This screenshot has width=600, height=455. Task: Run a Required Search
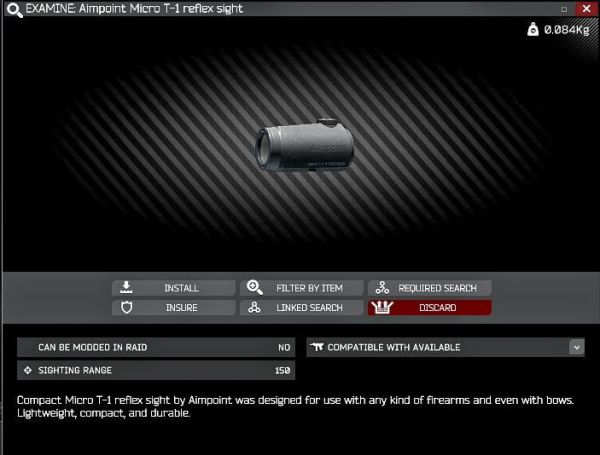430,288
